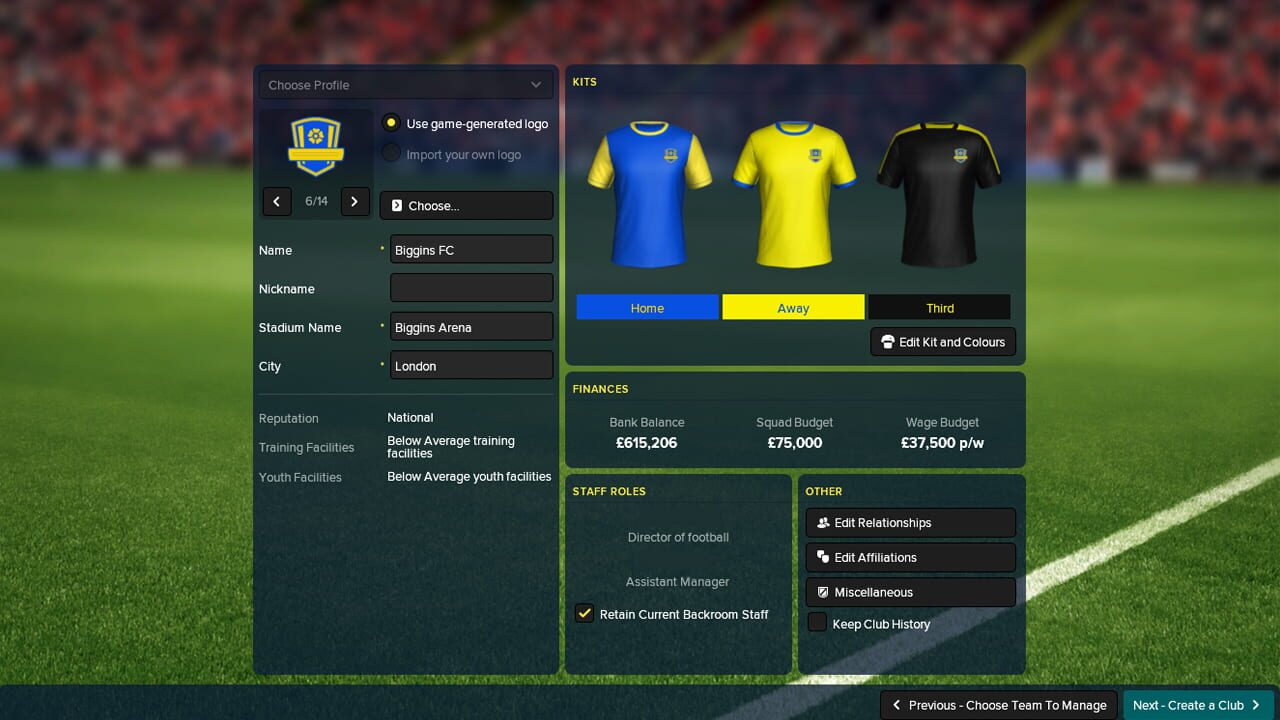Select the black Third kit shirt preview
1280x720 pixels.
(x=939, y=195)
